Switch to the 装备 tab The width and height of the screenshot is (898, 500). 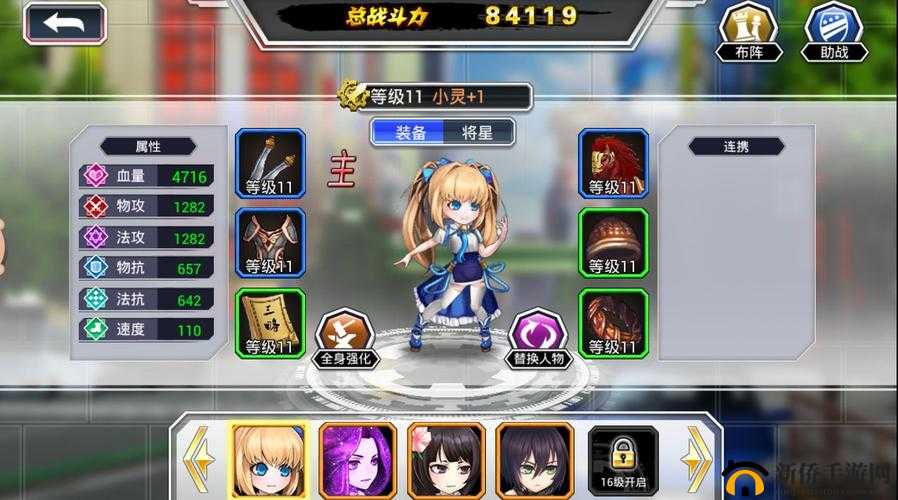pos(410,132)
